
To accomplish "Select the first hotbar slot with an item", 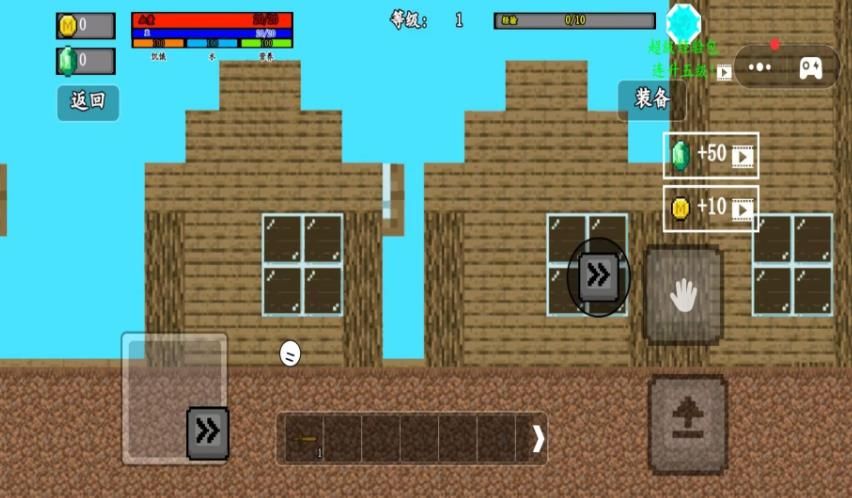I will pos(304,439).
